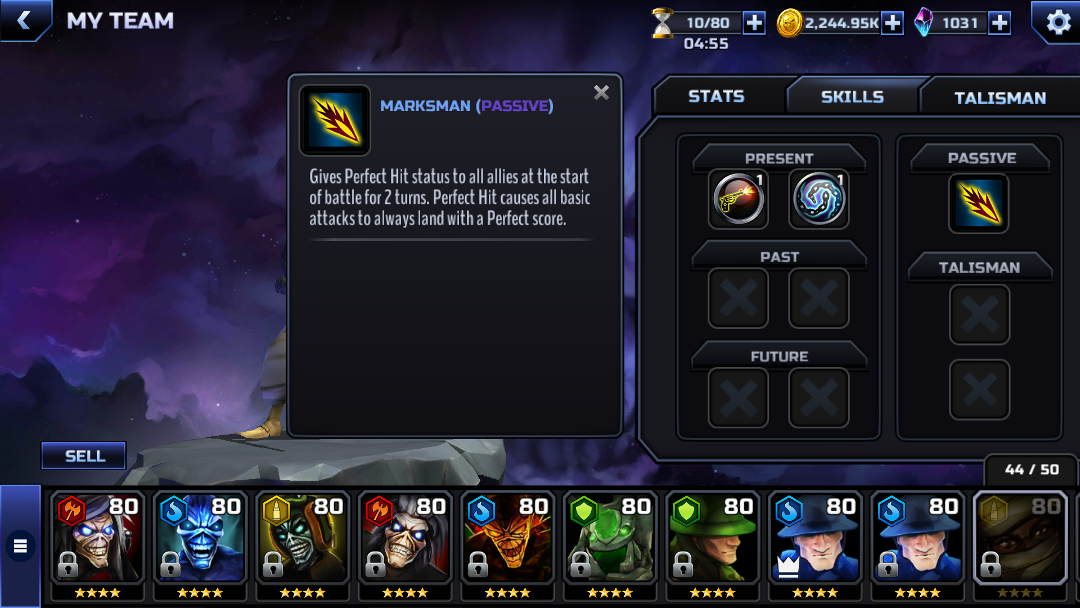The width and height of the screenshot is (1080, 608).
Task: Buy more gold coins with plus button
Action: (x=892, y=23)
